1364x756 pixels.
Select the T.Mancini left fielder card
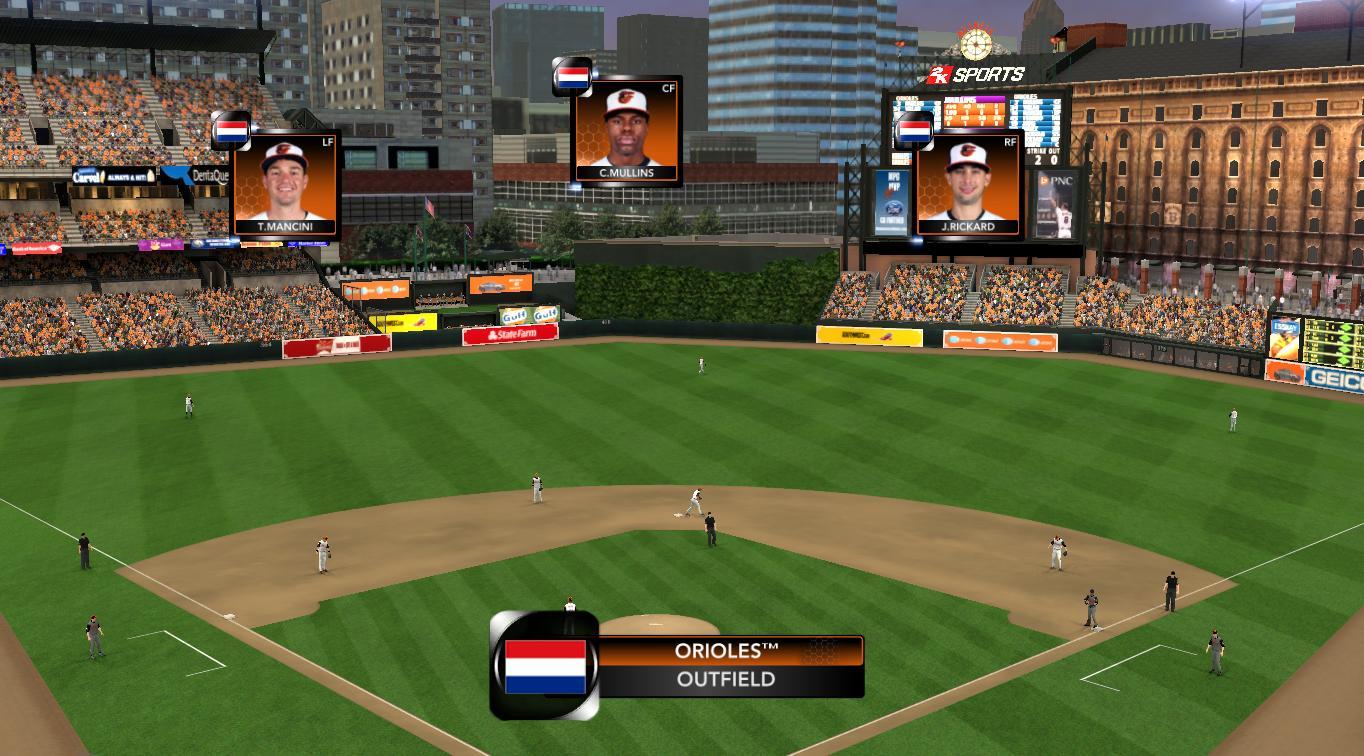click(x=285, y=184)
